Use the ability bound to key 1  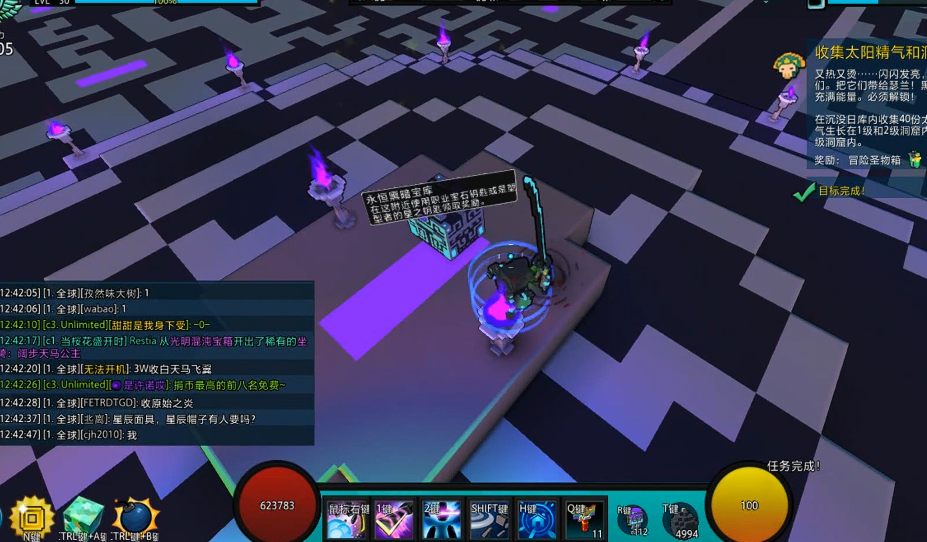395,519
